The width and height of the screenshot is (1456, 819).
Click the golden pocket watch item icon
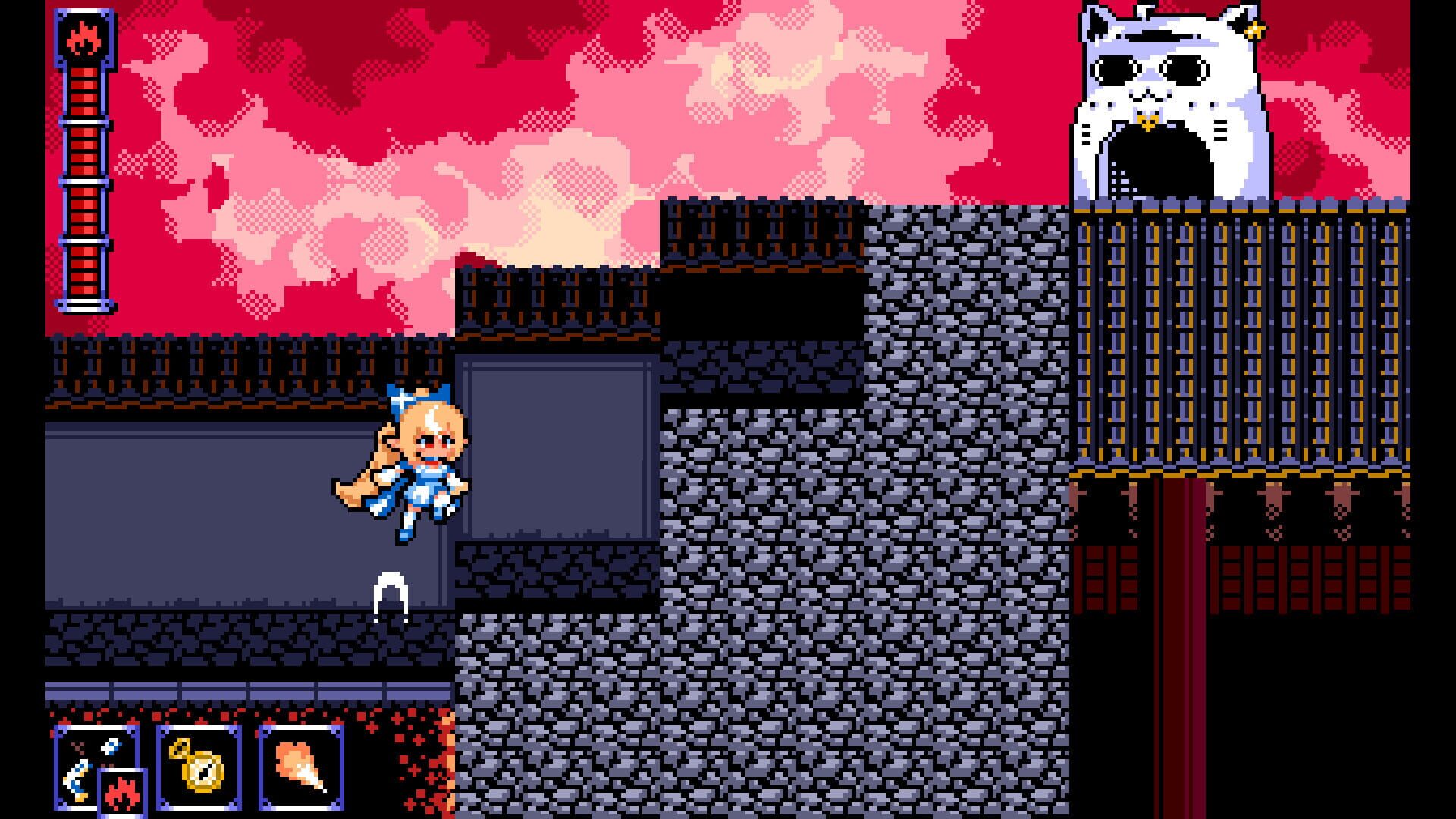(x=199, y=768)
